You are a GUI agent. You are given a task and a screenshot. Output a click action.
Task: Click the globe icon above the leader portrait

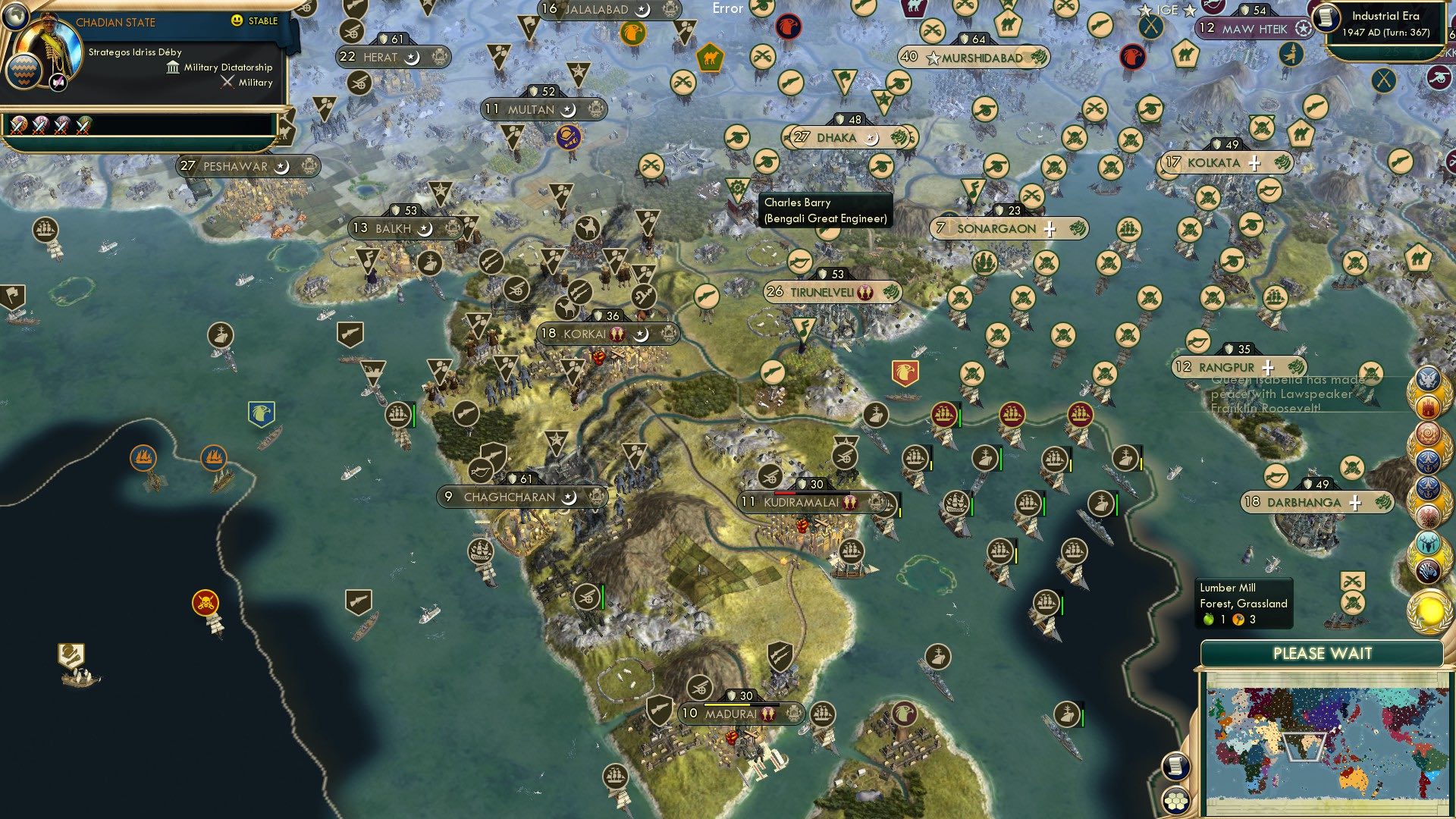tap(17, 18)
